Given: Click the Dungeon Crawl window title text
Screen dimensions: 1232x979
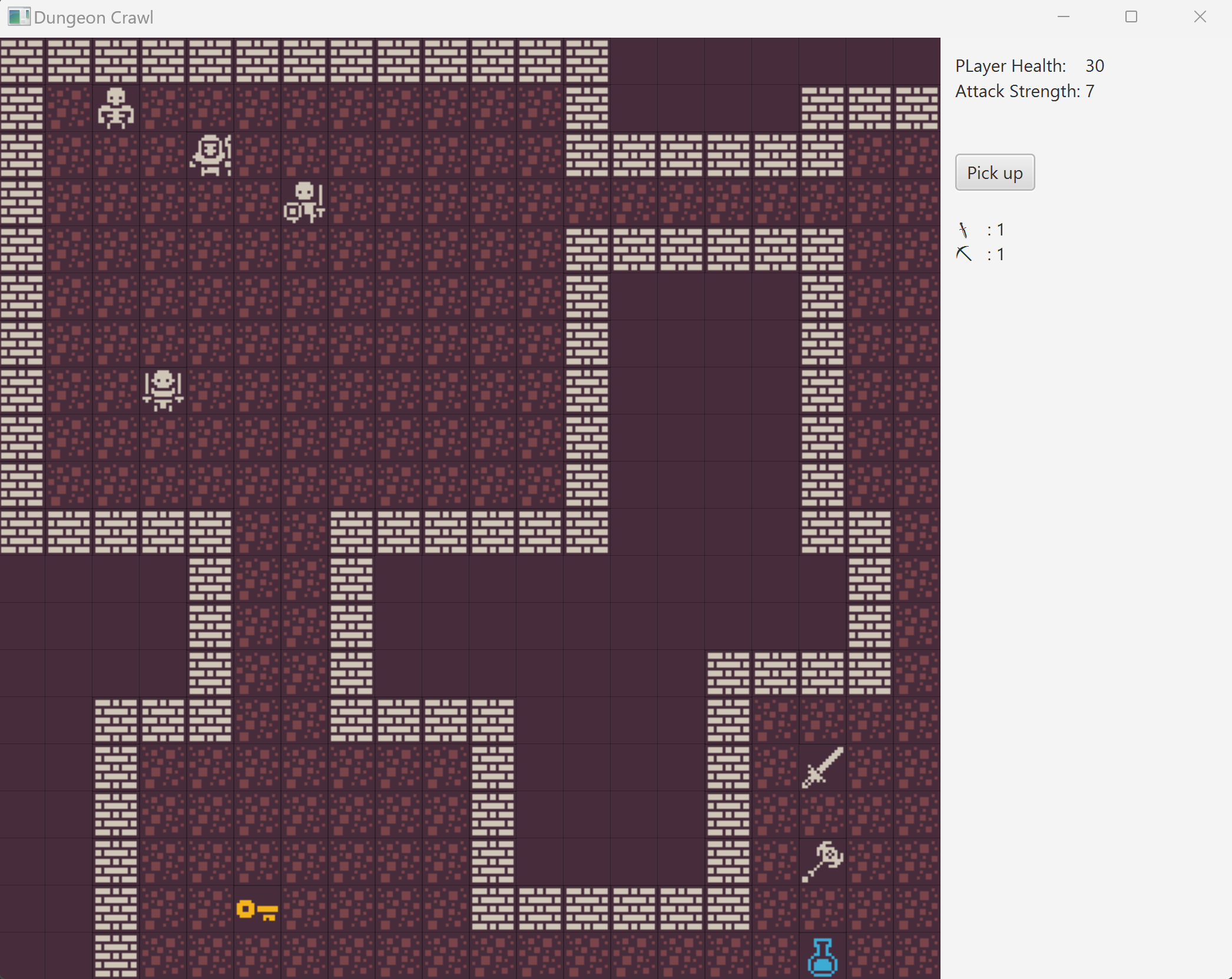Looking at the screenshot, I should (x=94, y=17).
